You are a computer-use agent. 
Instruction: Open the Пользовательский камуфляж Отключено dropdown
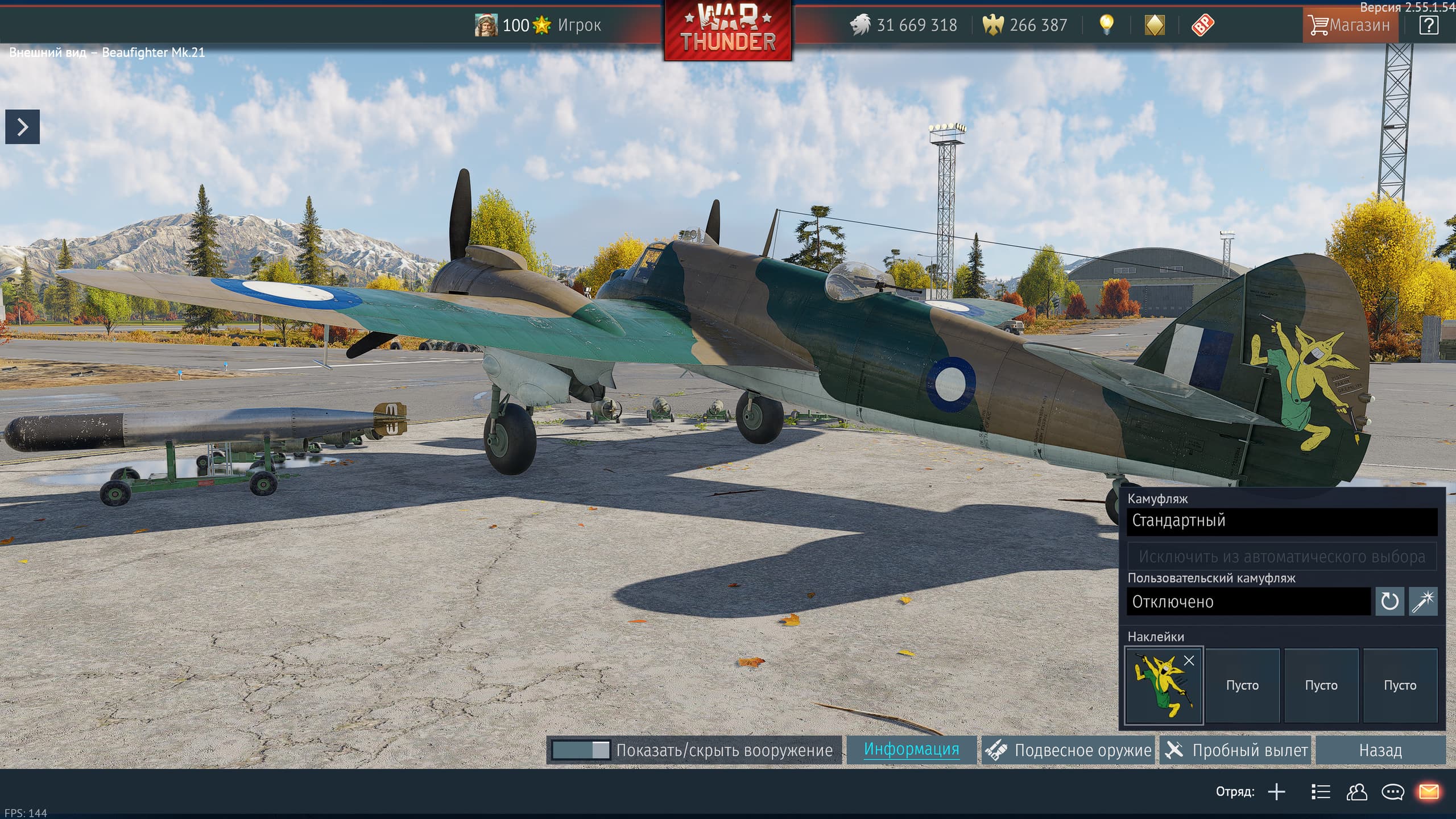[1248, 602]
